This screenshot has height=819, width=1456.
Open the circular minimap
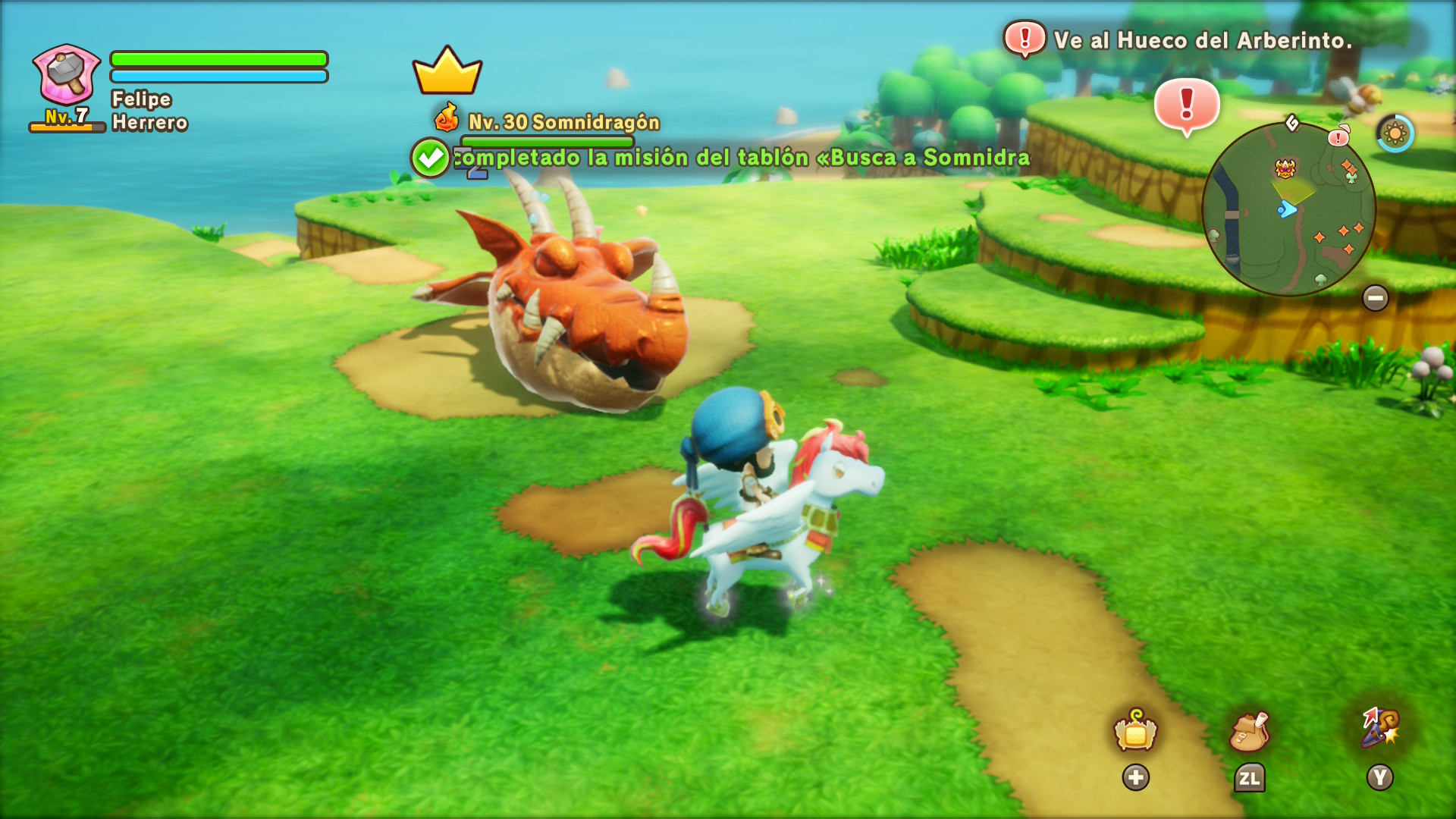tap(1288, 209)
